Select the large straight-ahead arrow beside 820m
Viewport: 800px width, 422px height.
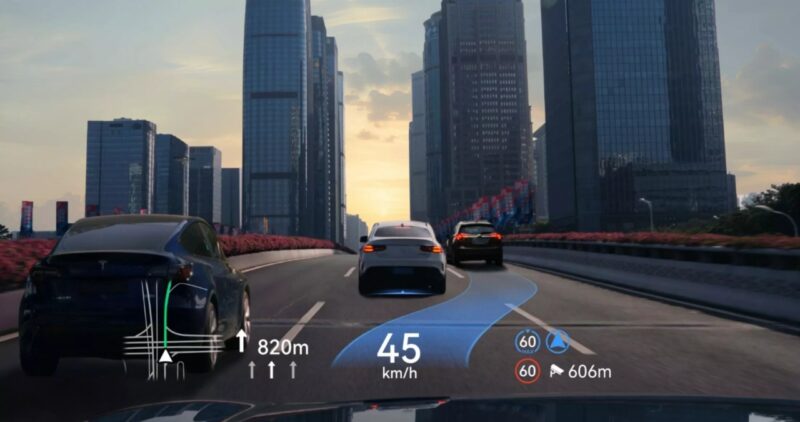tap(241, 342)
